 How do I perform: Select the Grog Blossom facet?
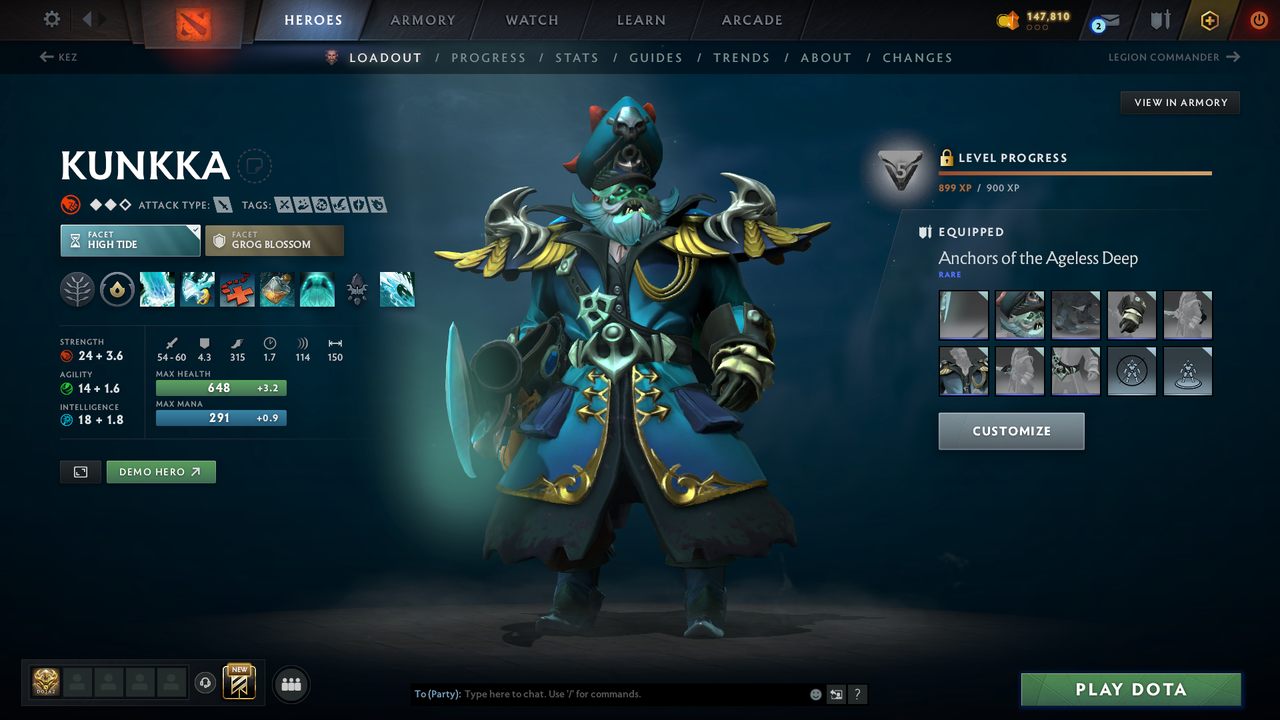click(274, 240)
